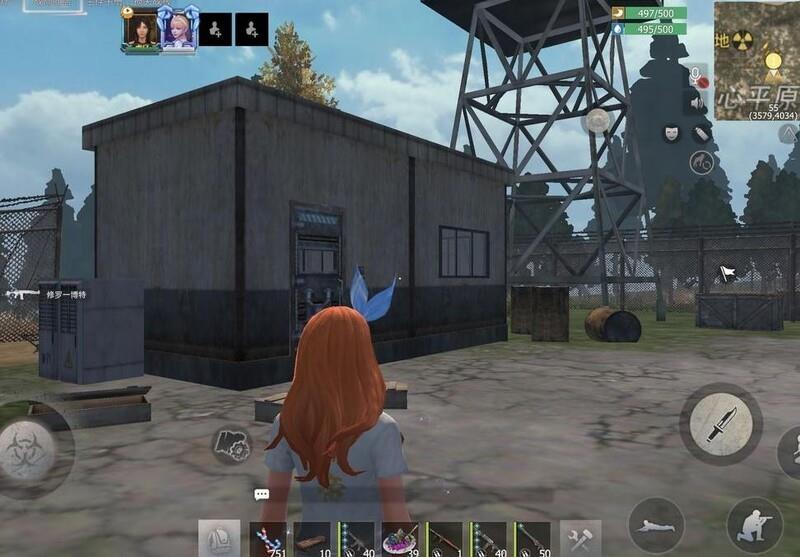
Task: Open the emote mask icon
Action: [x=671, y=132]
